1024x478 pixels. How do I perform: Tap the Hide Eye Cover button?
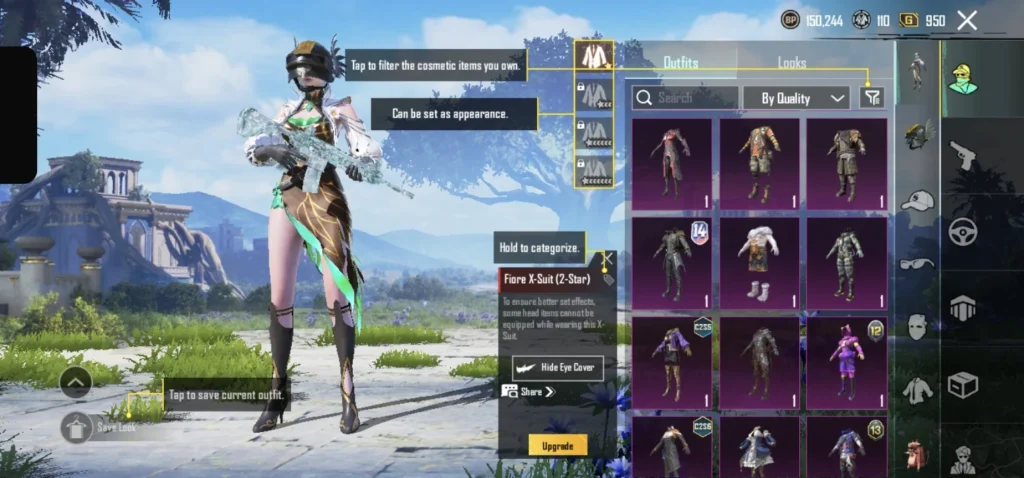click(x=558, y=367)
